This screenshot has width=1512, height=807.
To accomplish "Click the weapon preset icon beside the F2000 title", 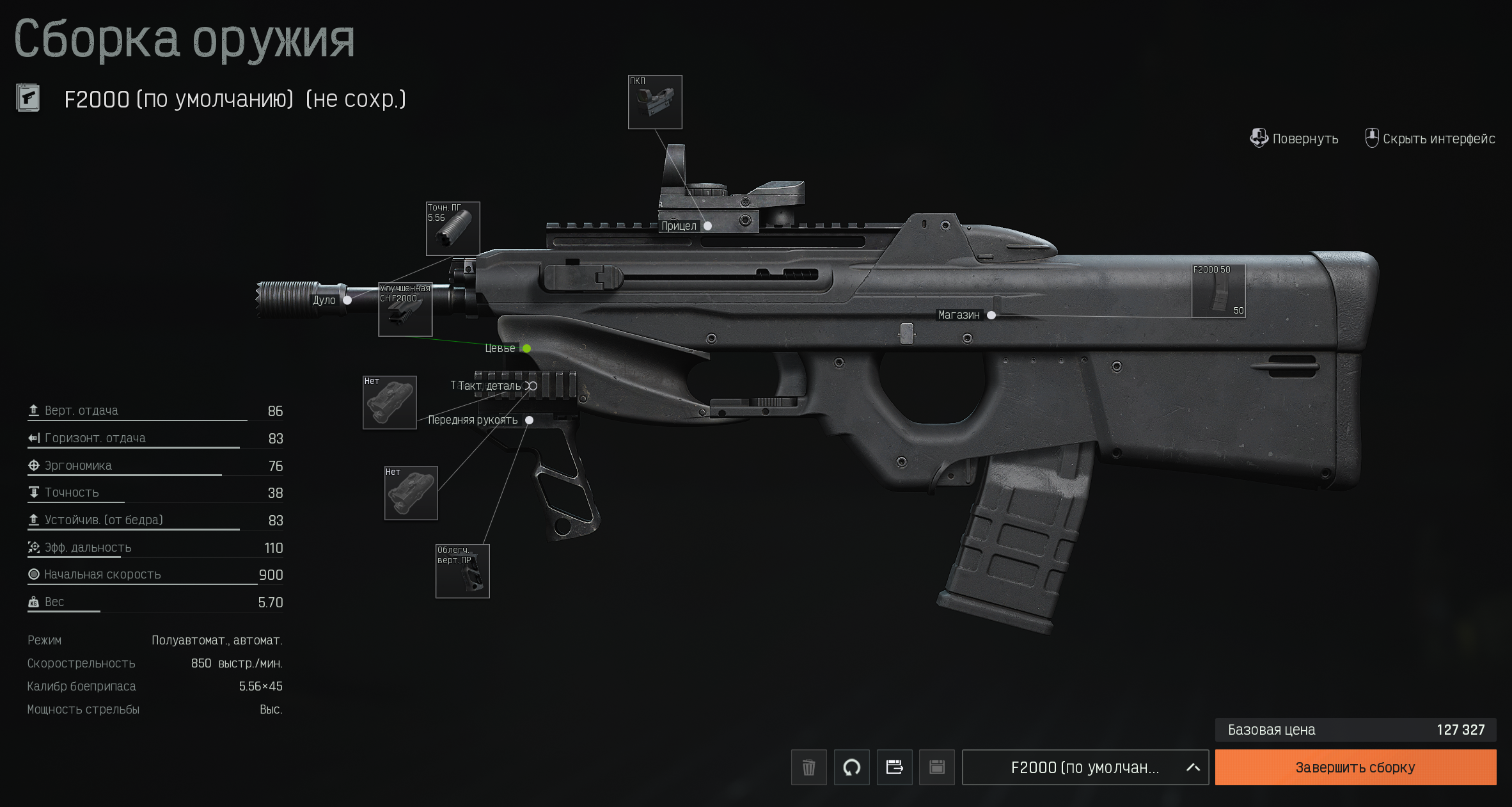I will pos(28,99).
